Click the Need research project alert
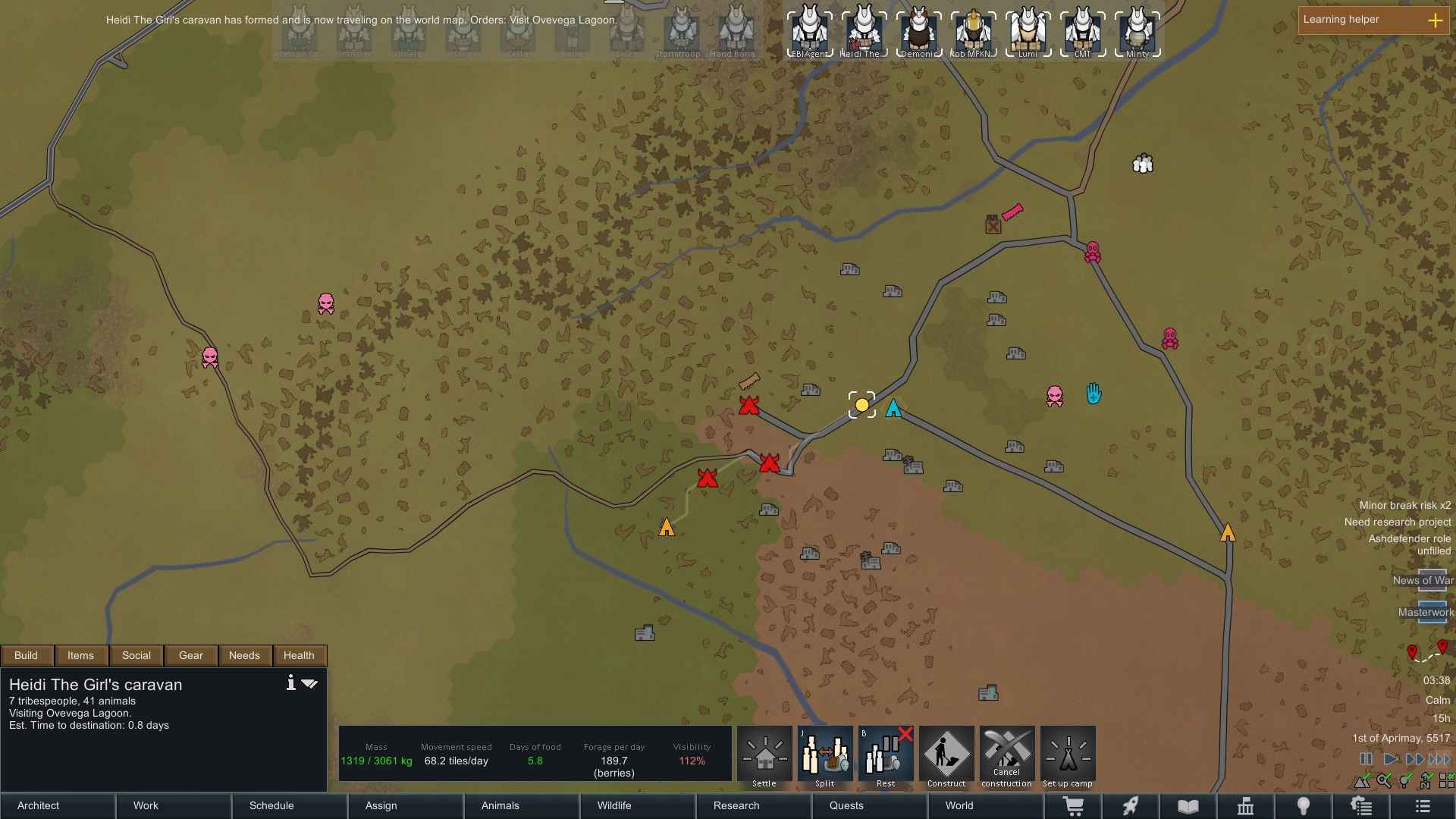The image size is (1456, 819). point(1399,522)
